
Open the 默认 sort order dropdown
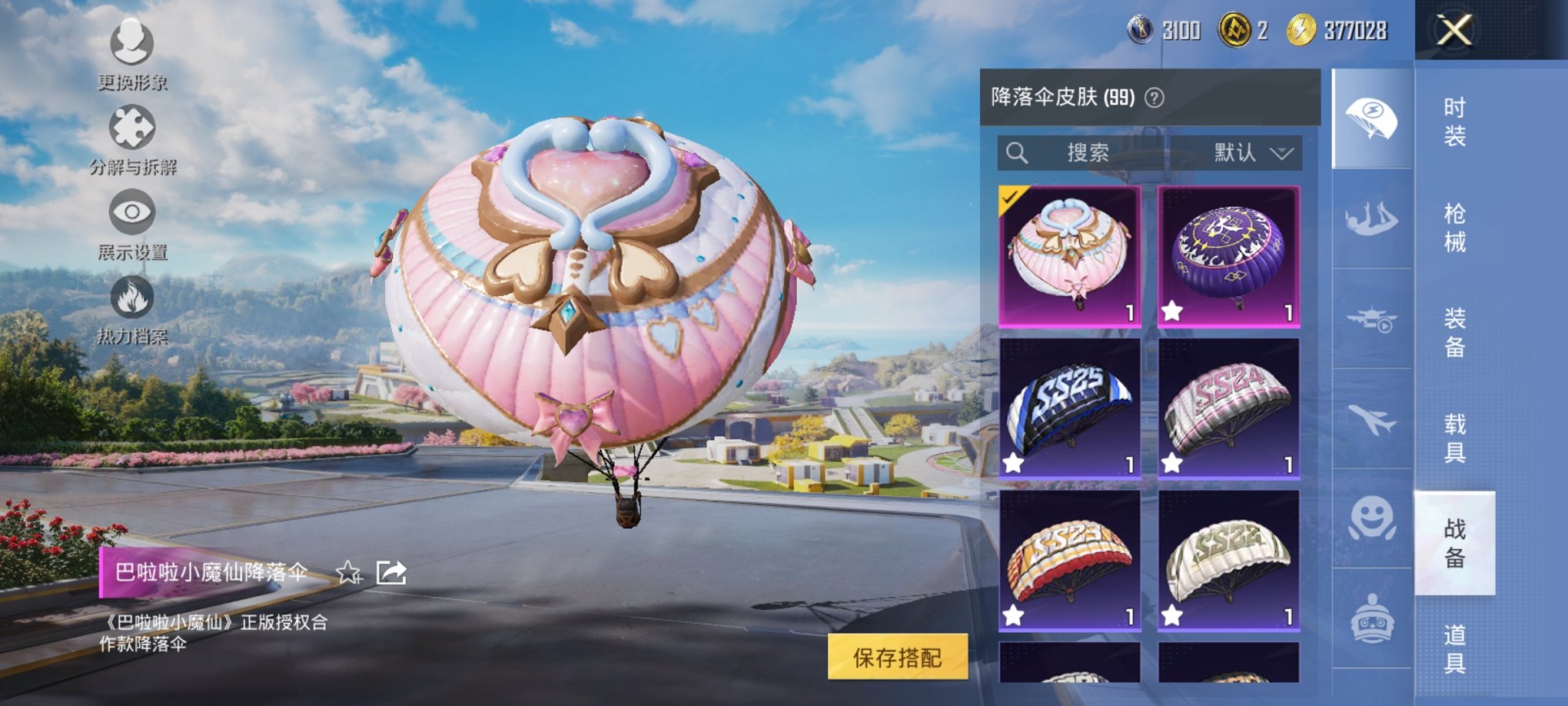[1245, 152]
